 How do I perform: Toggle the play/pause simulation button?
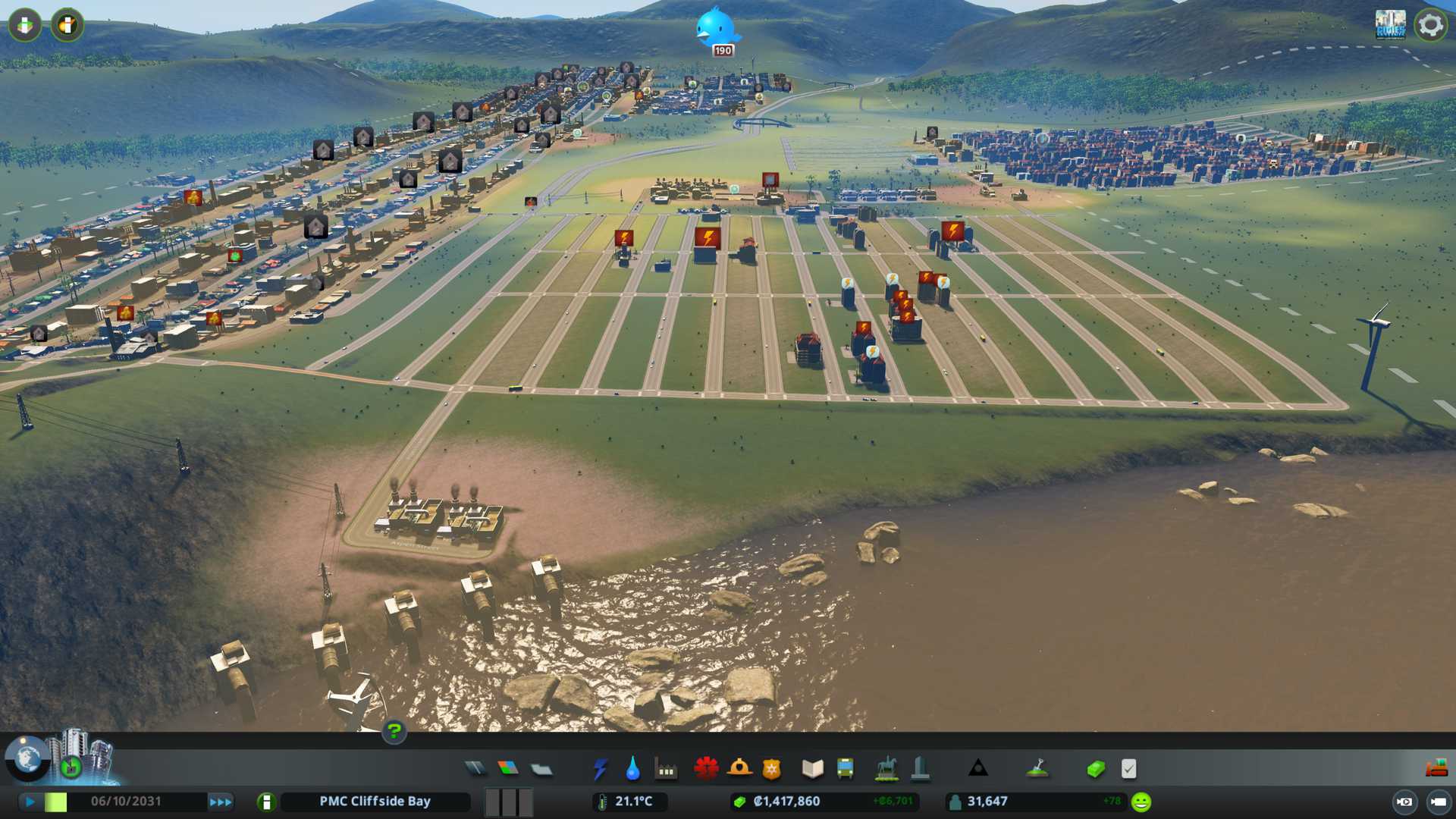[30, 802]
